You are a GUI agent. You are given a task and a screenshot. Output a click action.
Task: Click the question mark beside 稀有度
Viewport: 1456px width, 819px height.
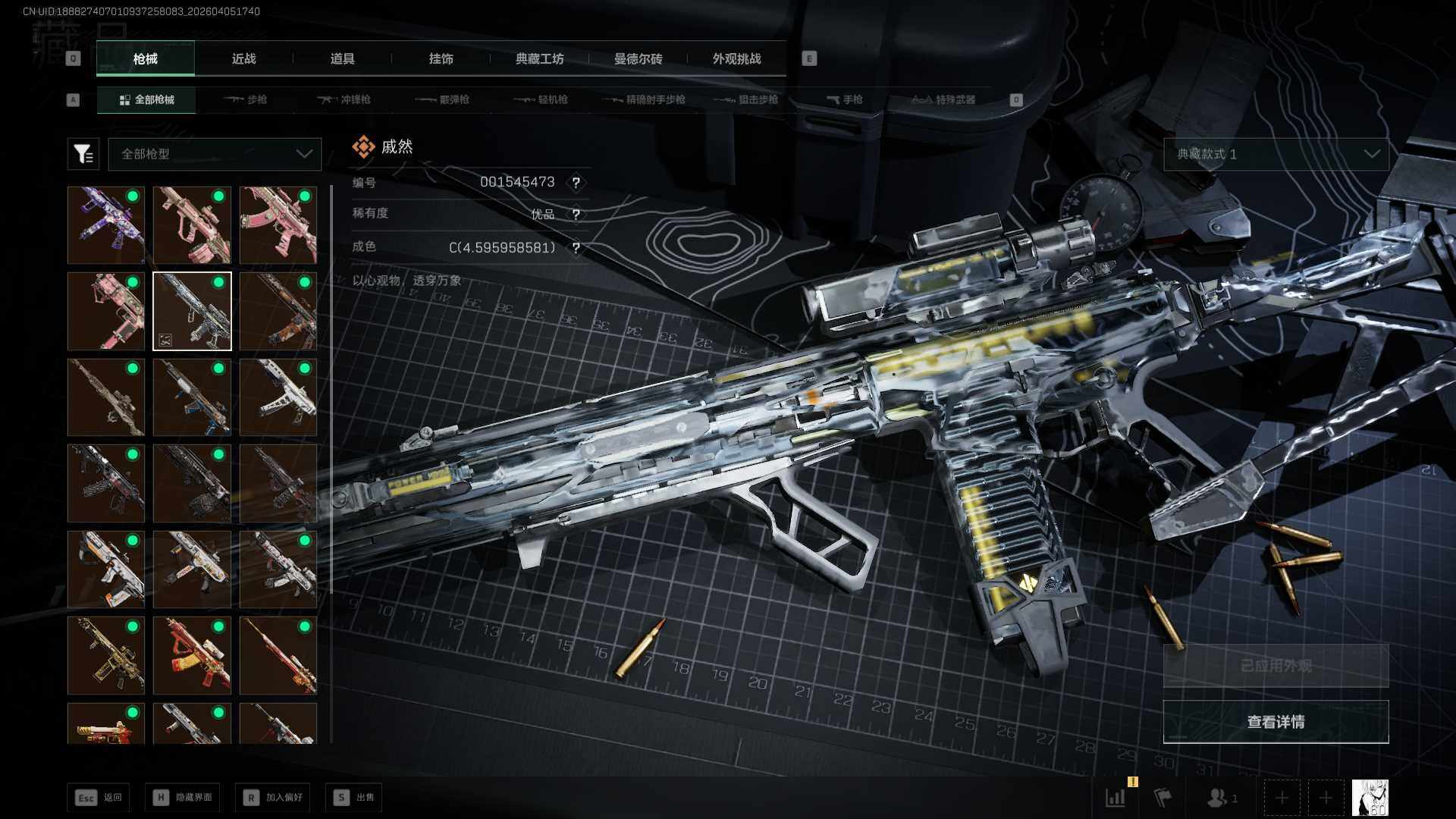click(x=576, y=215)
